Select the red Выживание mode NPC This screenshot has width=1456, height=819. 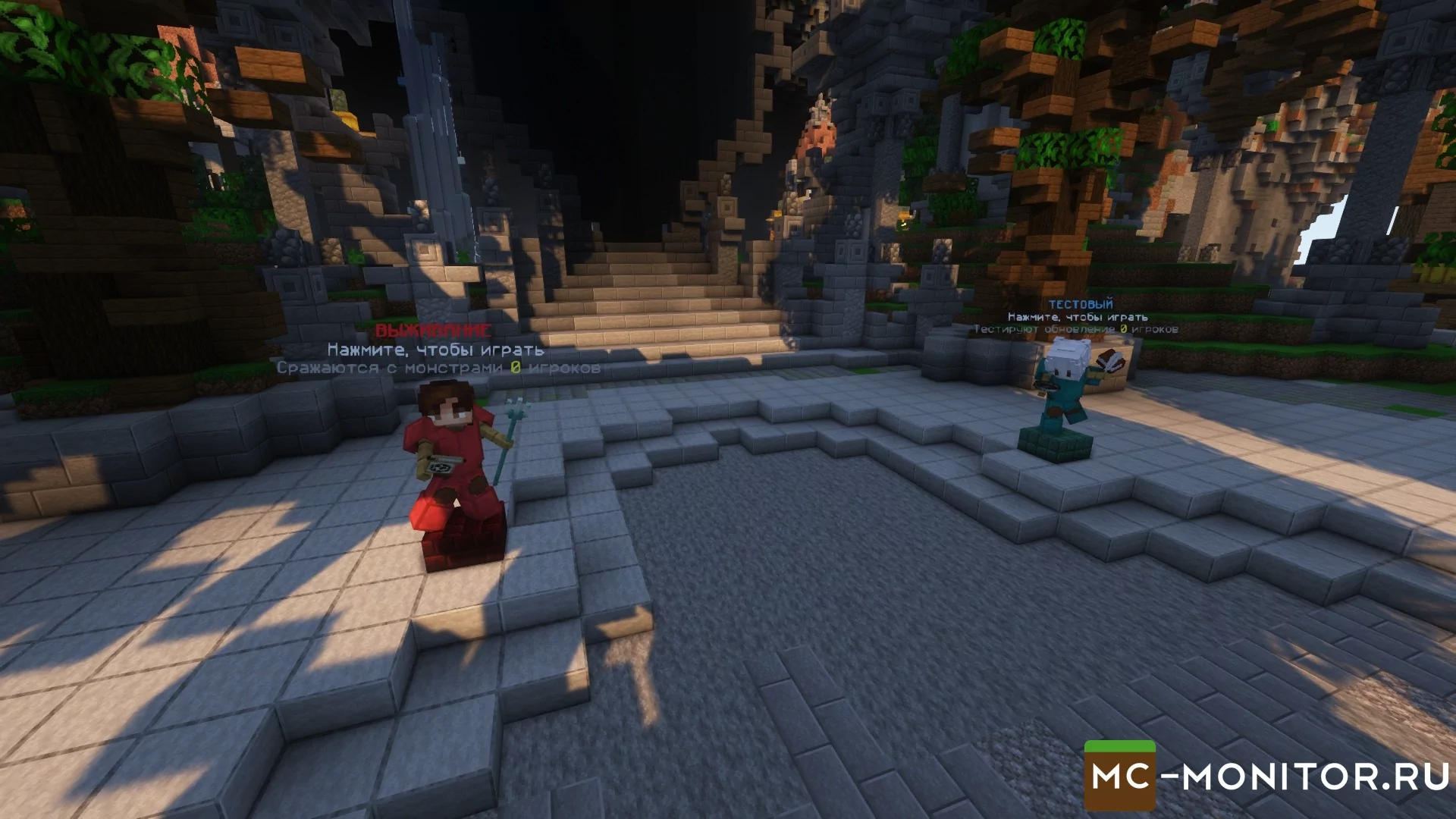tap(455, 455)
